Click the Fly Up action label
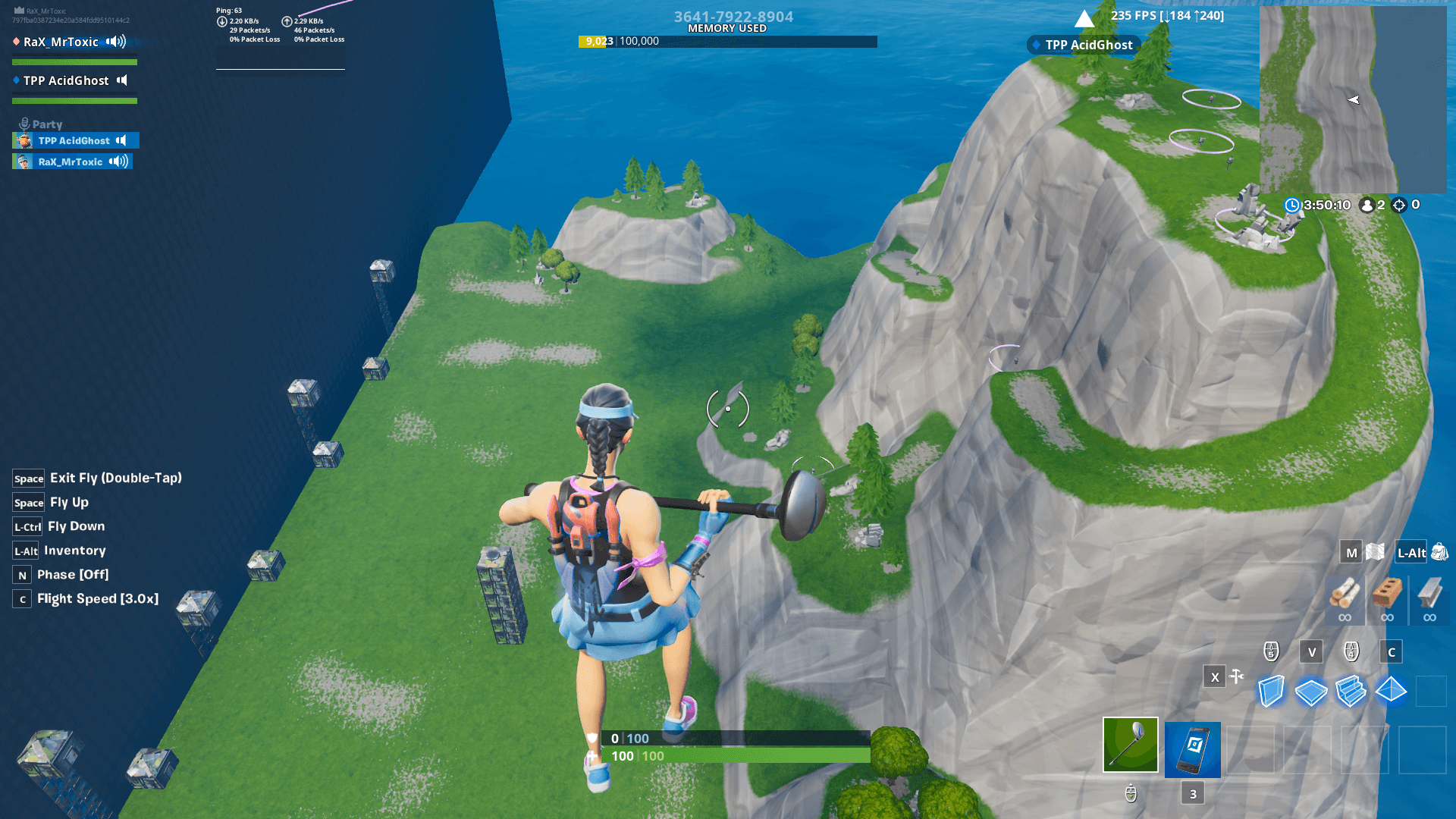1456x819 pixels. pos(71,502)
